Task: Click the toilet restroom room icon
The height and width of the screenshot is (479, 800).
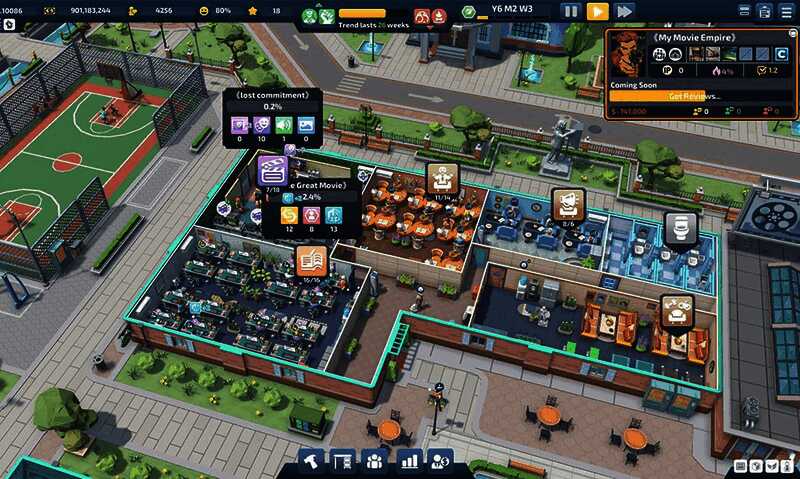Action: coord(680,227)
